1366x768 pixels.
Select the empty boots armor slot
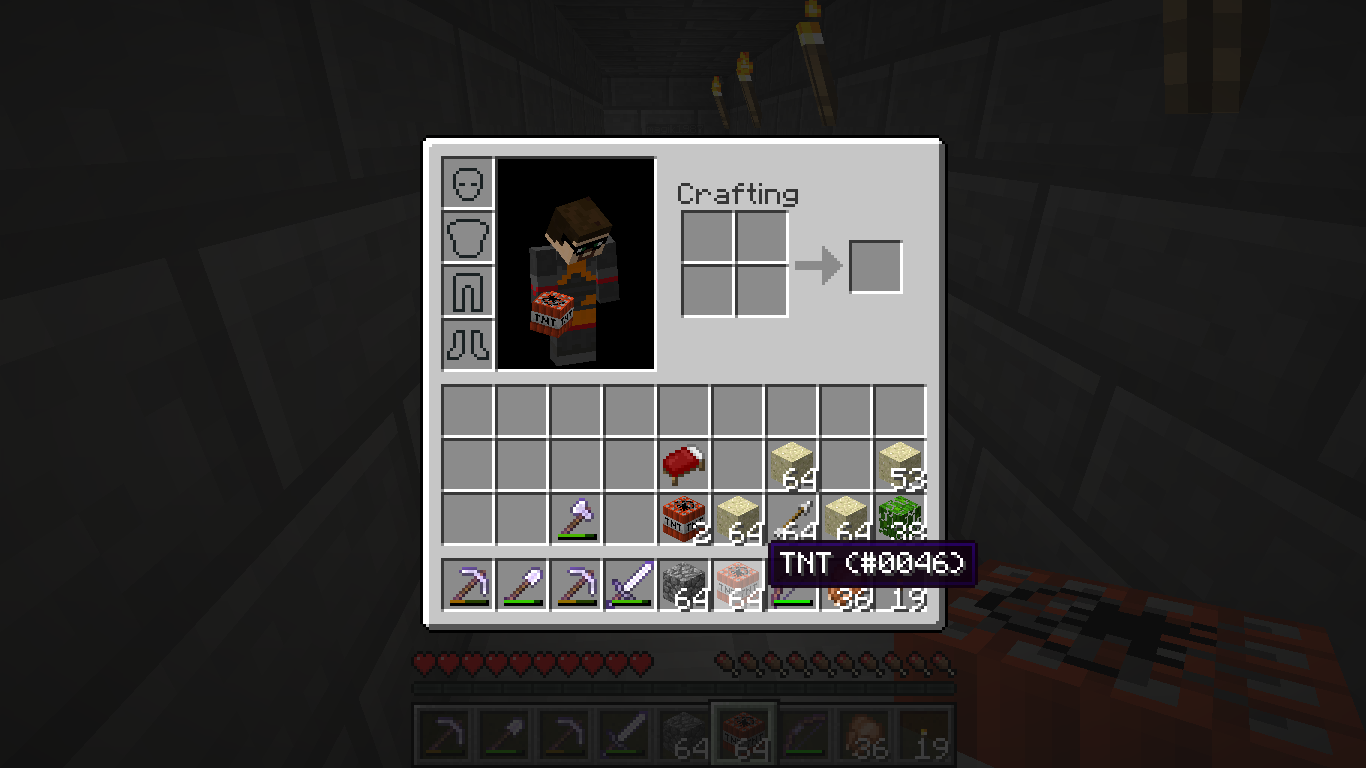coord(468,345)
